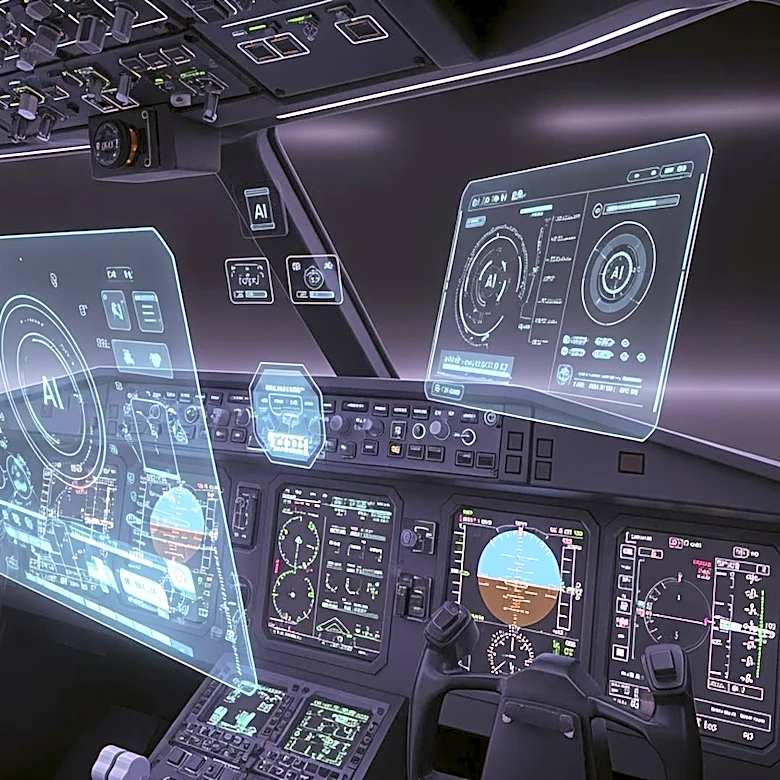
Task: Open the small hologram tile with circular emblem
Action: coord(313,278)
